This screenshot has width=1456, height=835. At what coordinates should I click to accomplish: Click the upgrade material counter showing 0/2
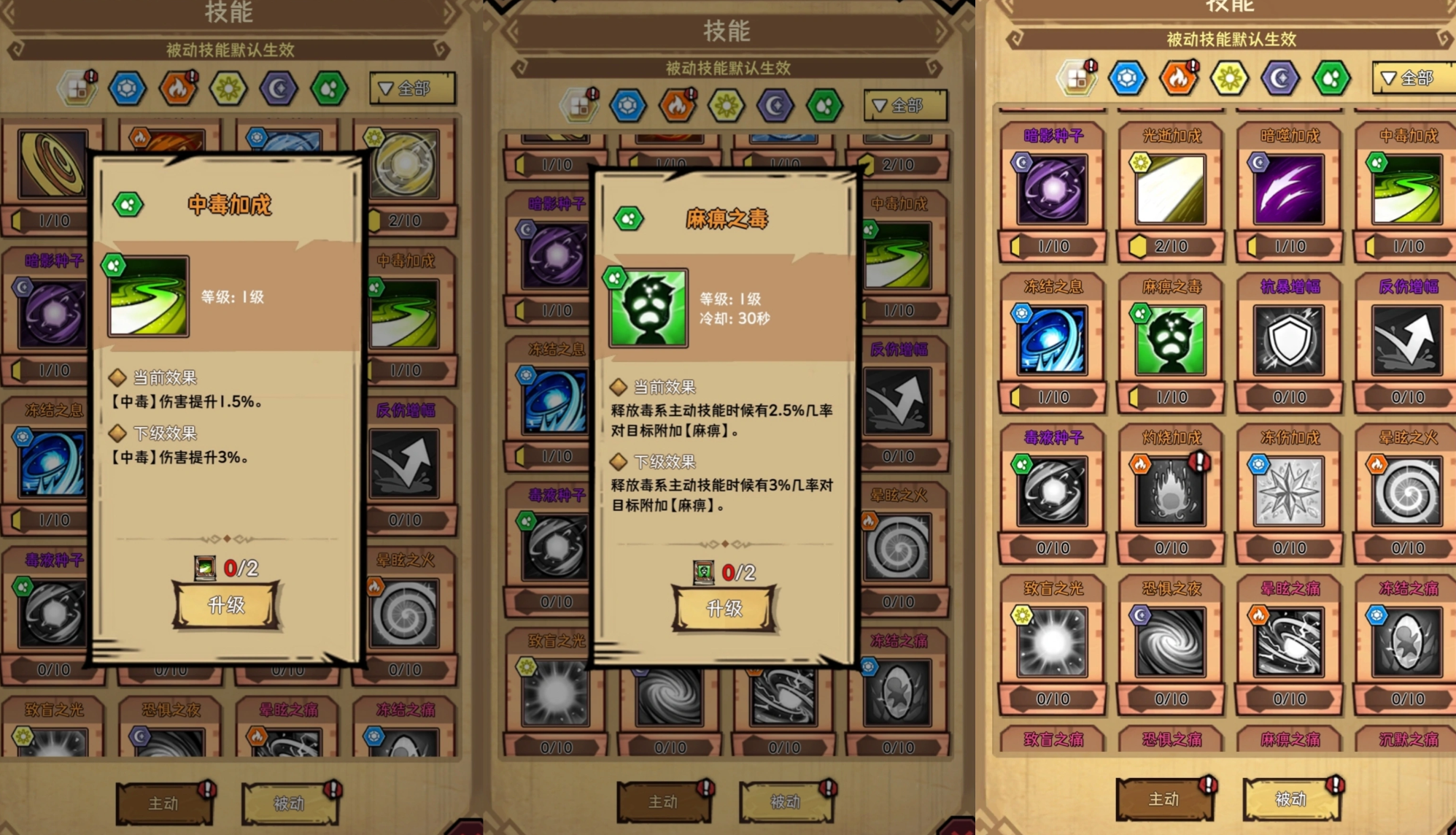(725, 572)
